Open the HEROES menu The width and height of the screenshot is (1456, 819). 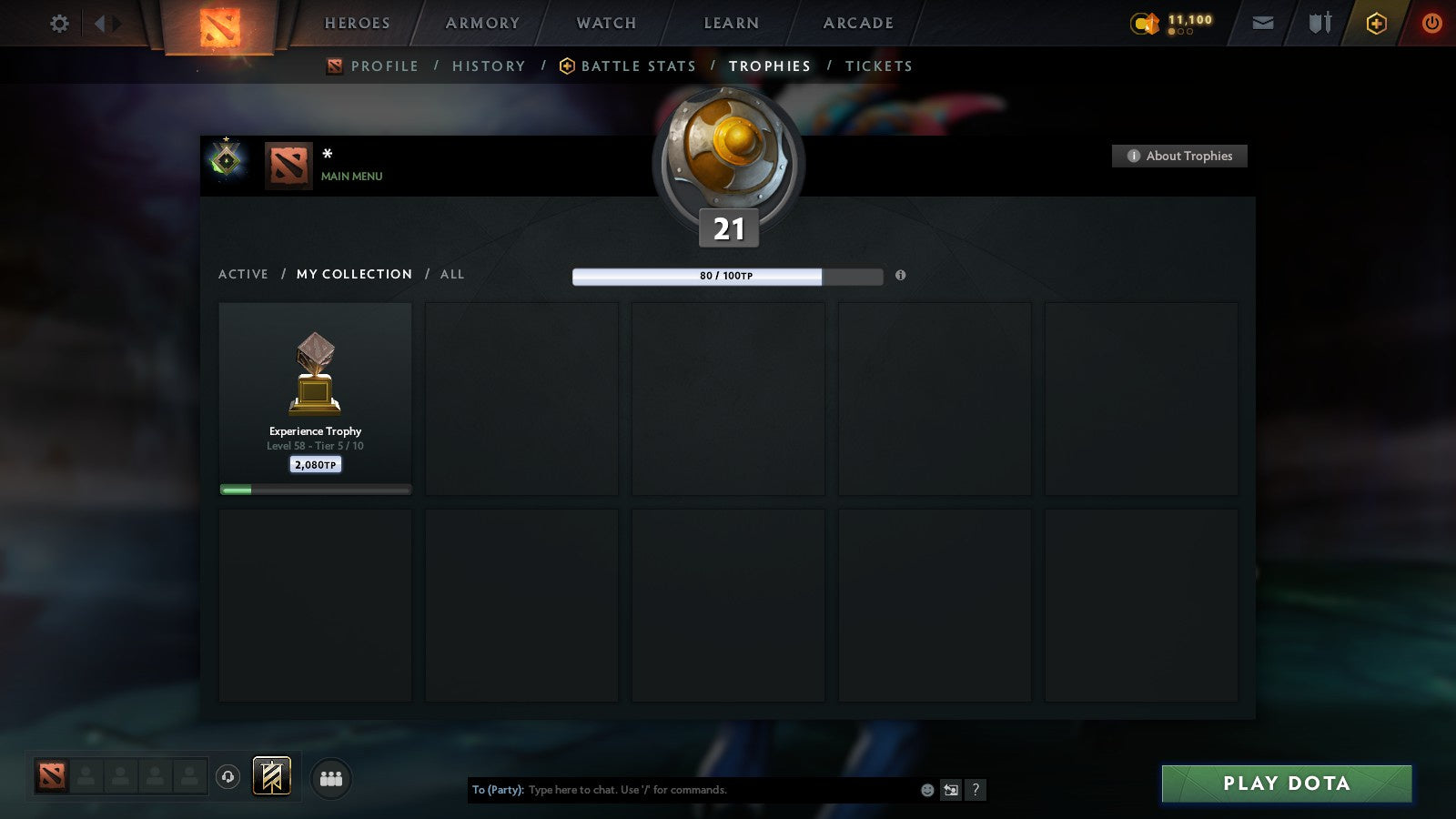pos(357,23)
